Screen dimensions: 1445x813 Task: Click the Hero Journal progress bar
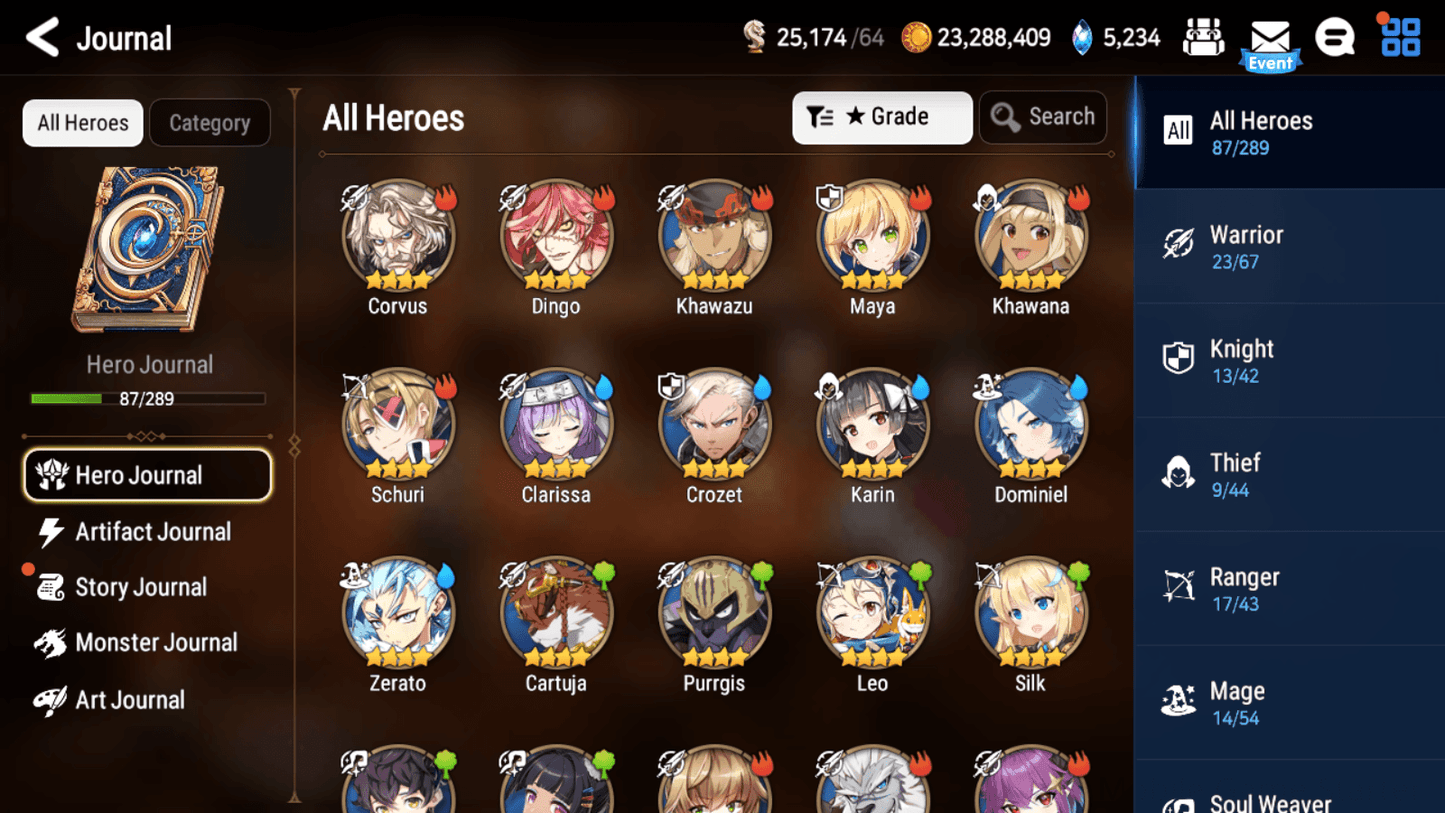point(150,398)
